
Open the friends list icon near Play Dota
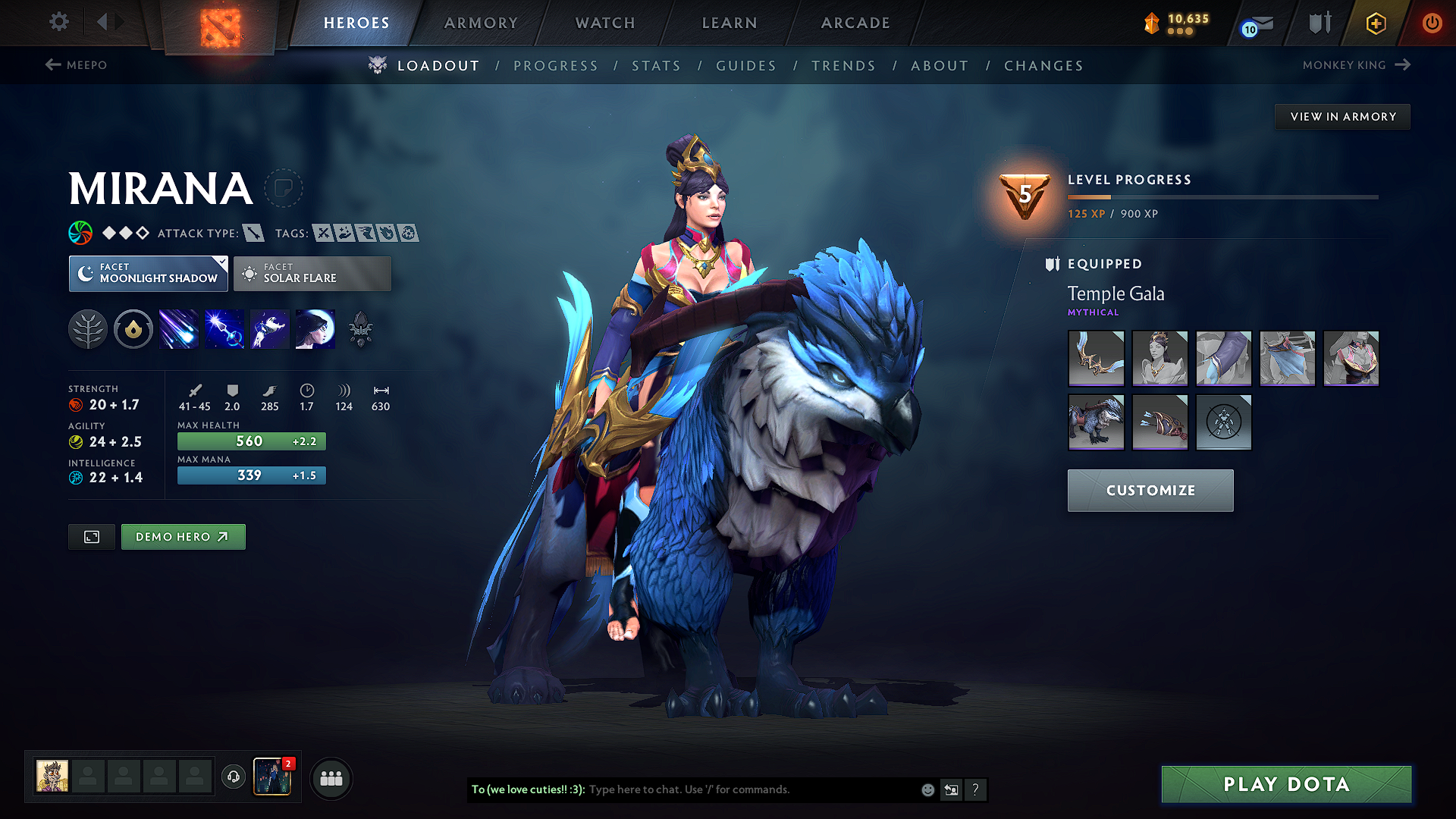(x=331, y=778)
